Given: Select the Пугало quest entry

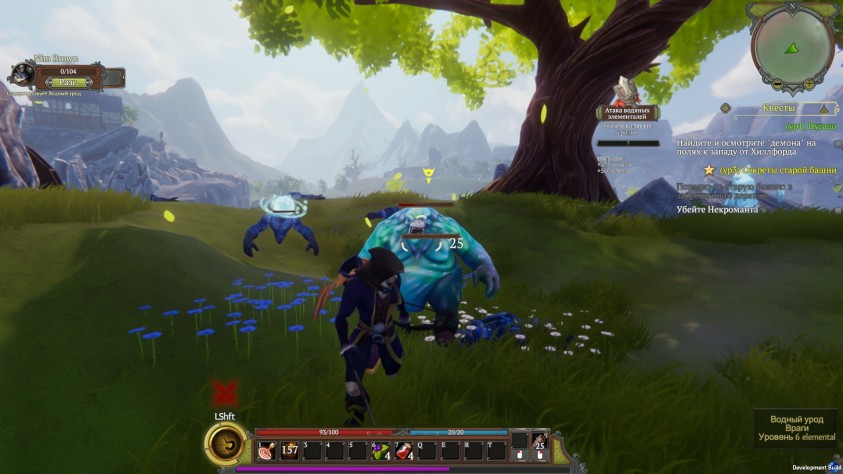Looking at the screenshot, I should 808,127.
